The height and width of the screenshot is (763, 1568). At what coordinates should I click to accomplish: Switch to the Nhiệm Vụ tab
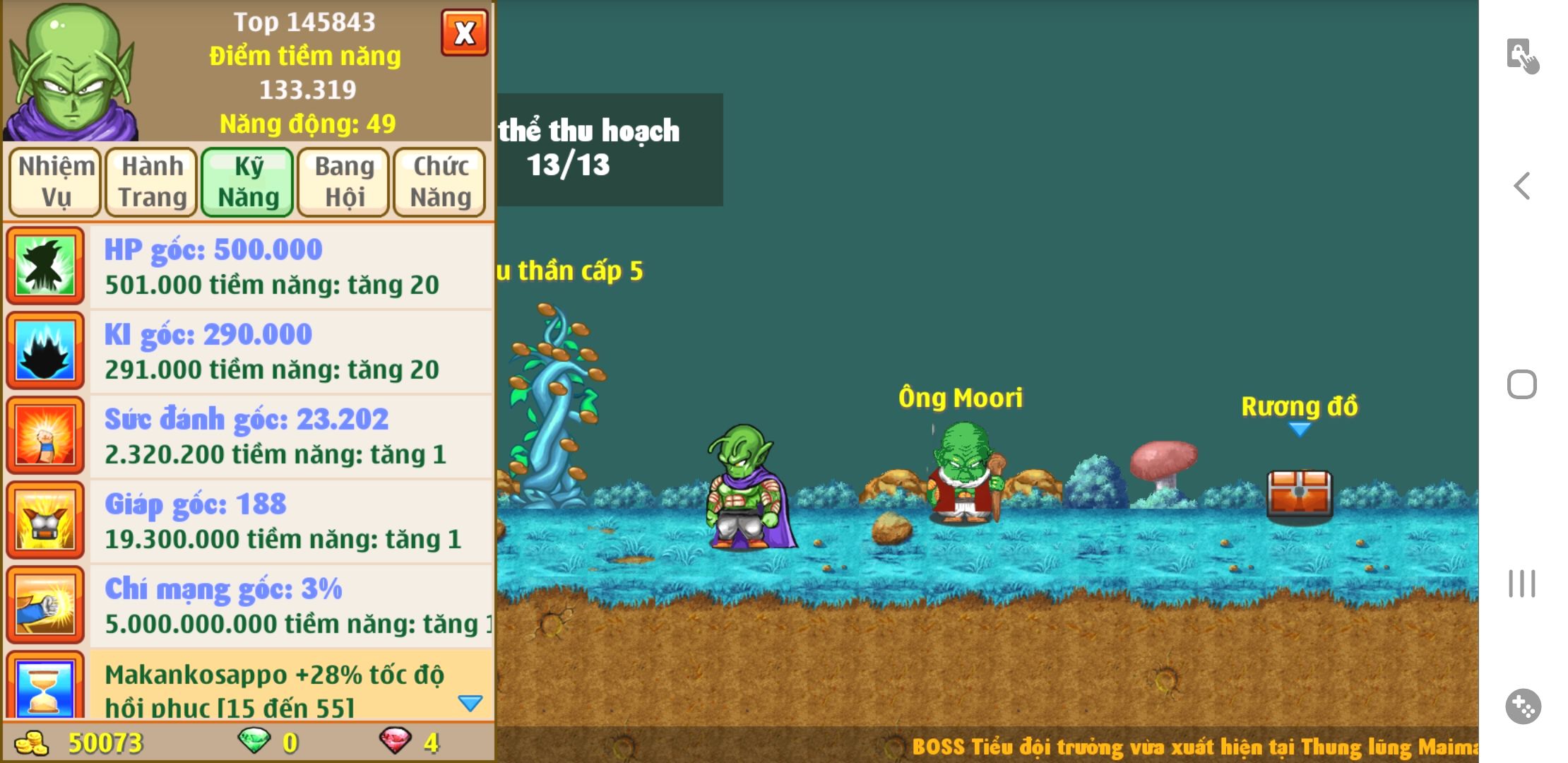coord(56,182)
